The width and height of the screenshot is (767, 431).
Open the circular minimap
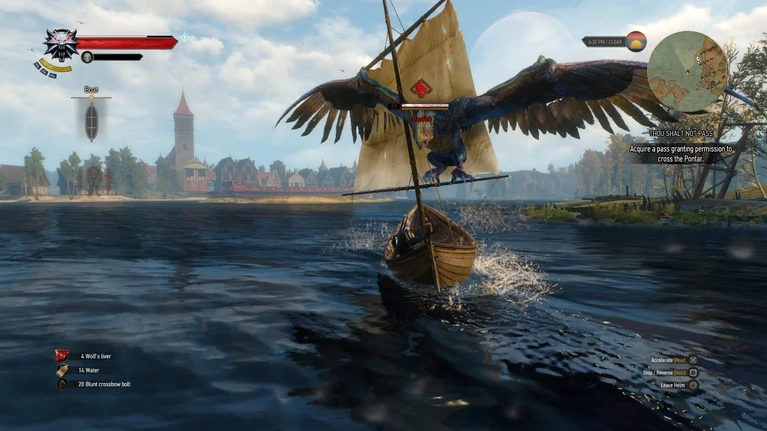688,71
